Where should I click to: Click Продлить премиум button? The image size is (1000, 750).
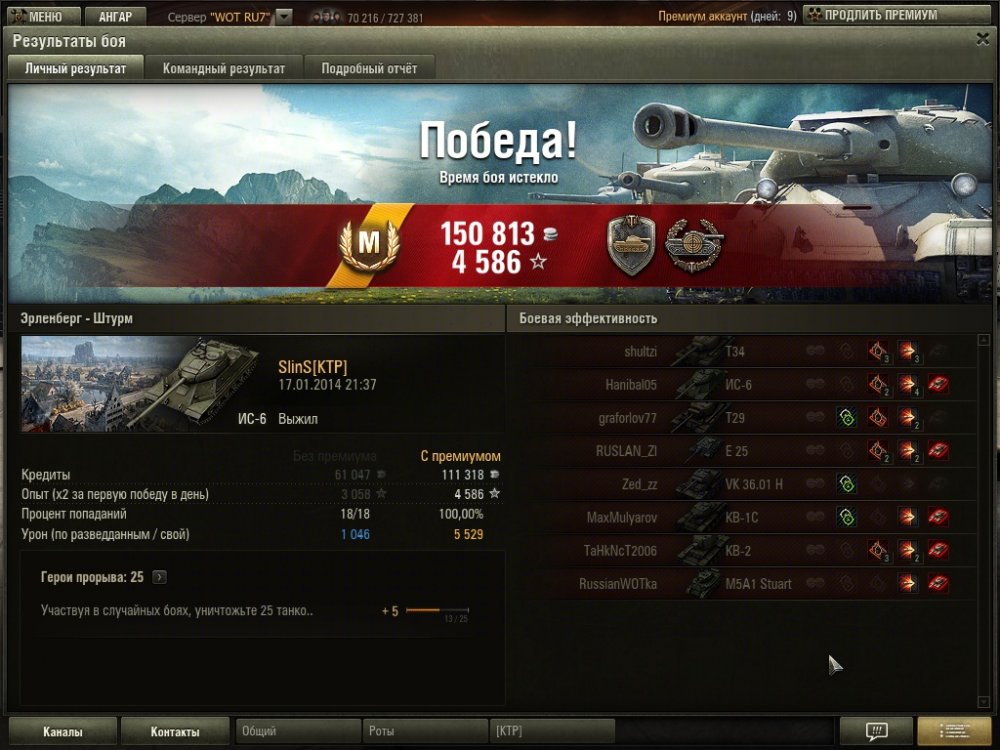pos(874,16)
